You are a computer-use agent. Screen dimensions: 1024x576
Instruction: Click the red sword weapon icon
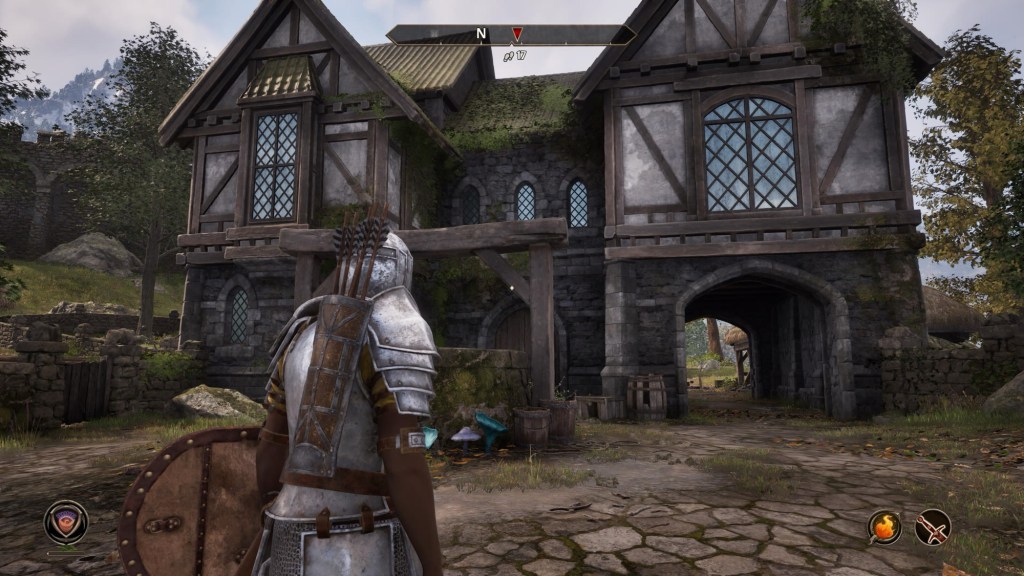pyautogui.click(x=932, y=526)
